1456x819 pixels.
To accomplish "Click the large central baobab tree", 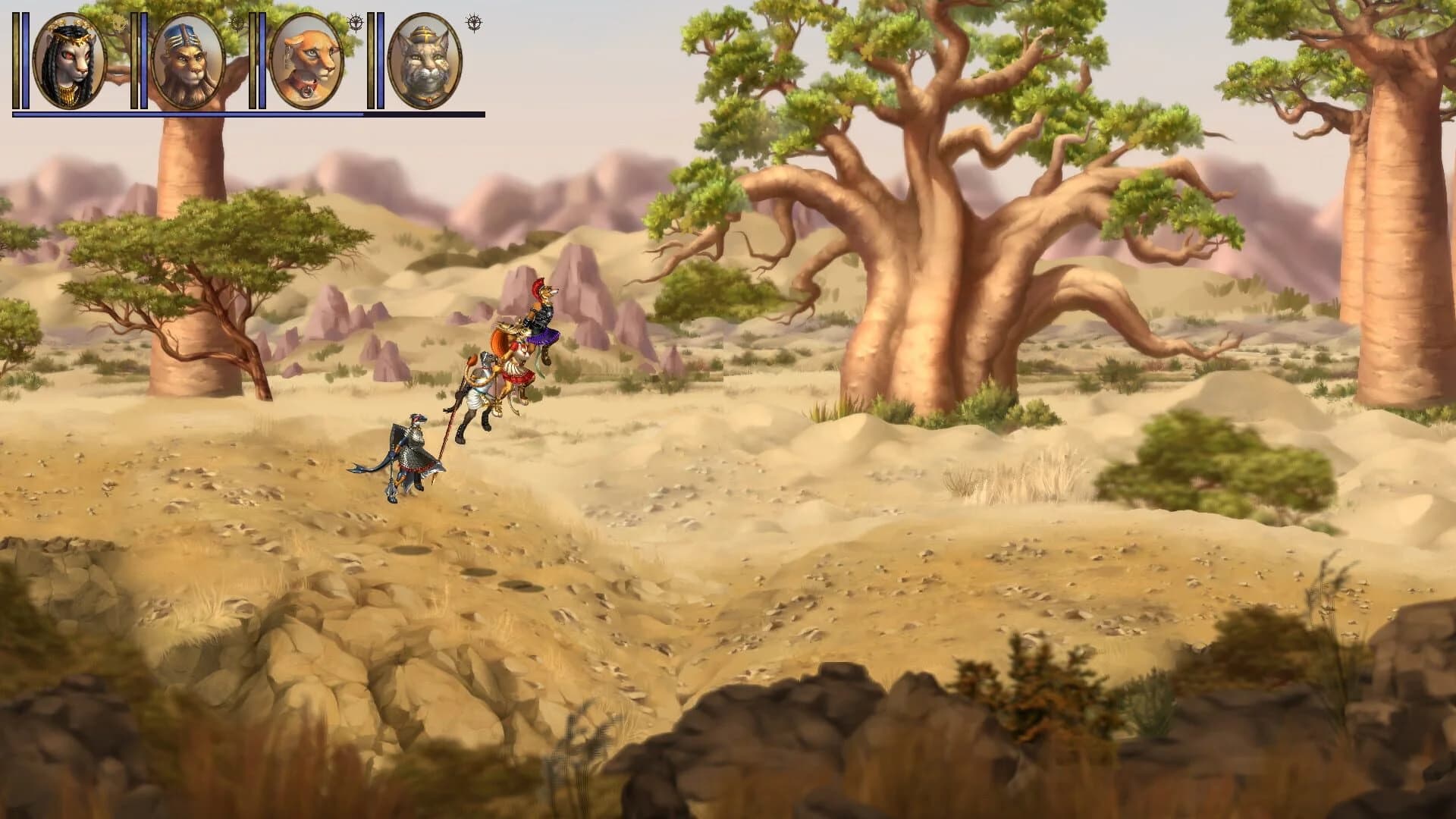I will [933, 303].
